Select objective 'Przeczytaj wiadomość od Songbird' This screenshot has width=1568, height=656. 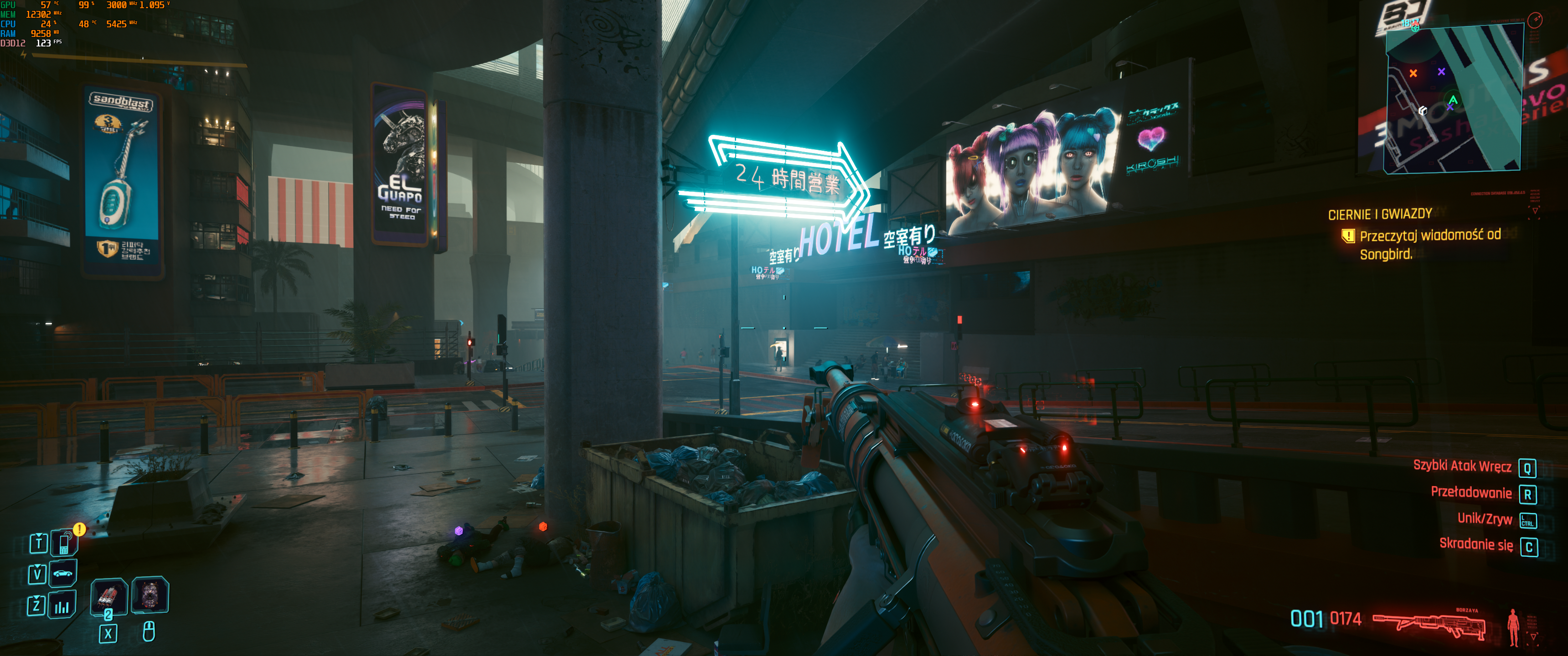pos(1429,244)
